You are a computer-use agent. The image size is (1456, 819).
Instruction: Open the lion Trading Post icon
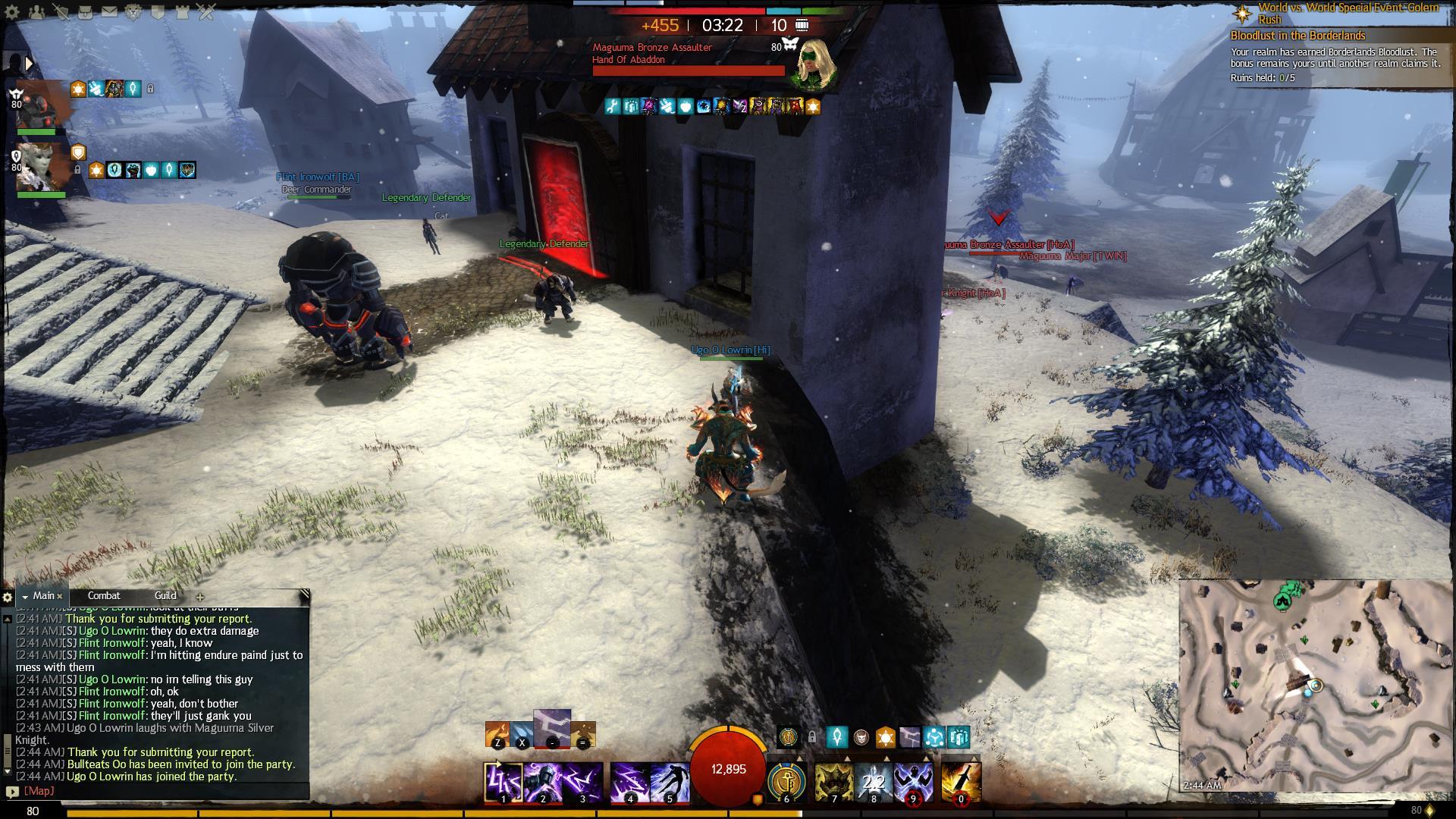tap(134, 11)
